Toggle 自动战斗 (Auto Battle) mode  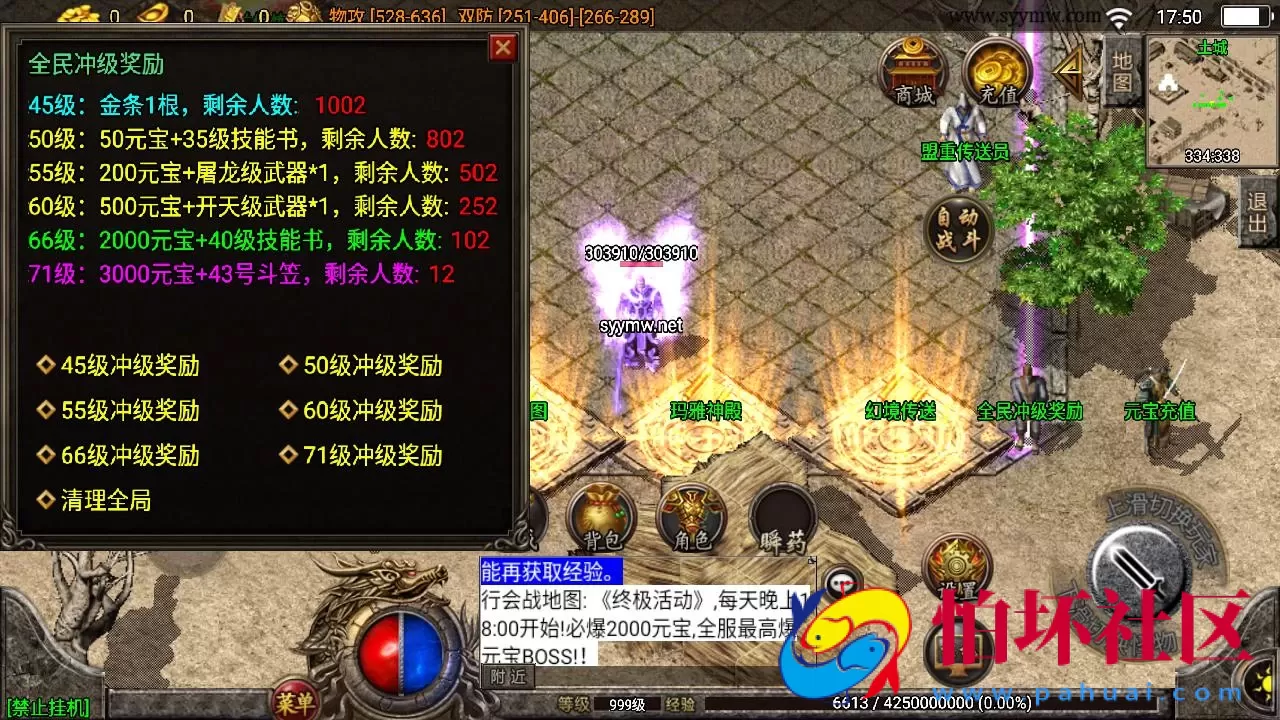coord(957,230)
